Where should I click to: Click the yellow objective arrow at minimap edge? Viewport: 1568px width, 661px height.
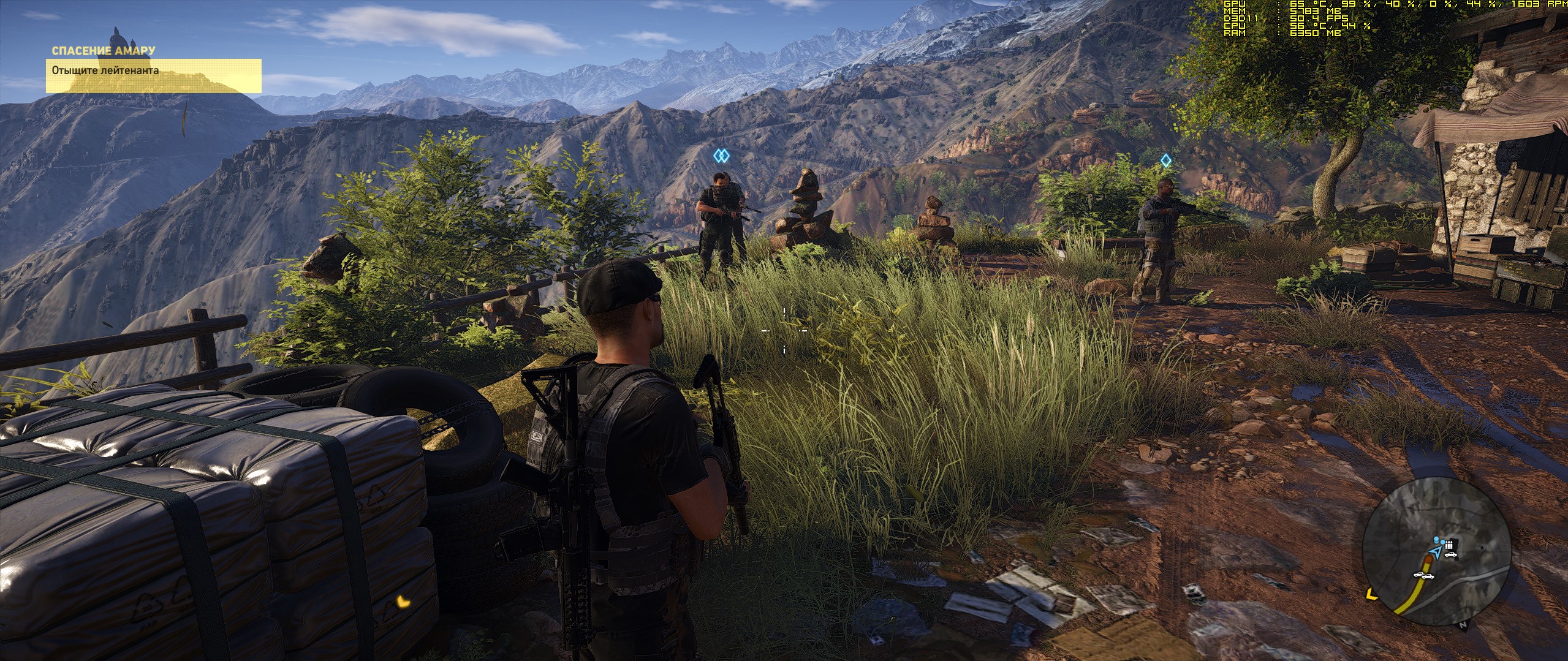pyautogui.click(x=1371, y=594)
